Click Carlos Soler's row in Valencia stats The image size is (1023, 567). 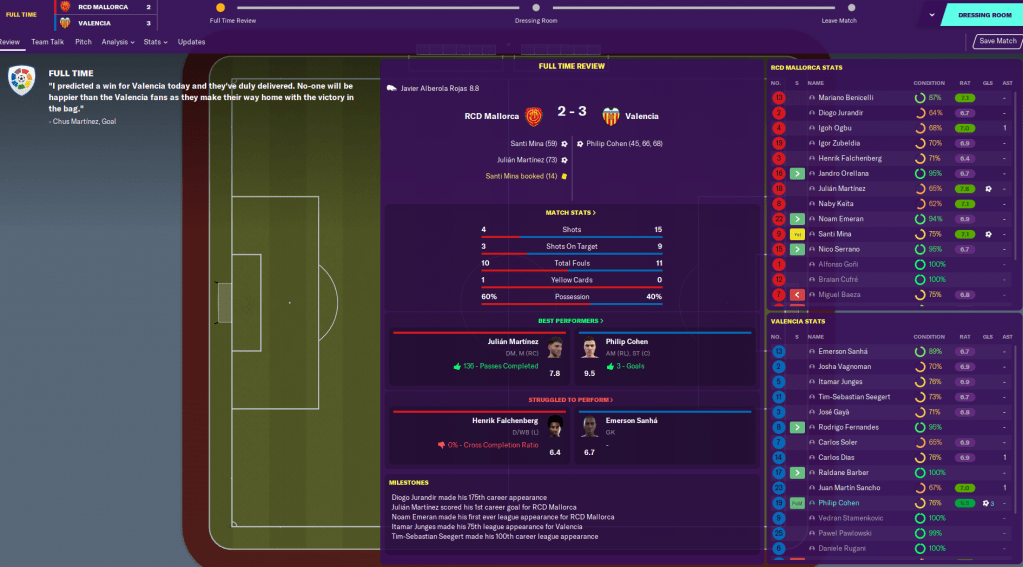click(838, 442)
